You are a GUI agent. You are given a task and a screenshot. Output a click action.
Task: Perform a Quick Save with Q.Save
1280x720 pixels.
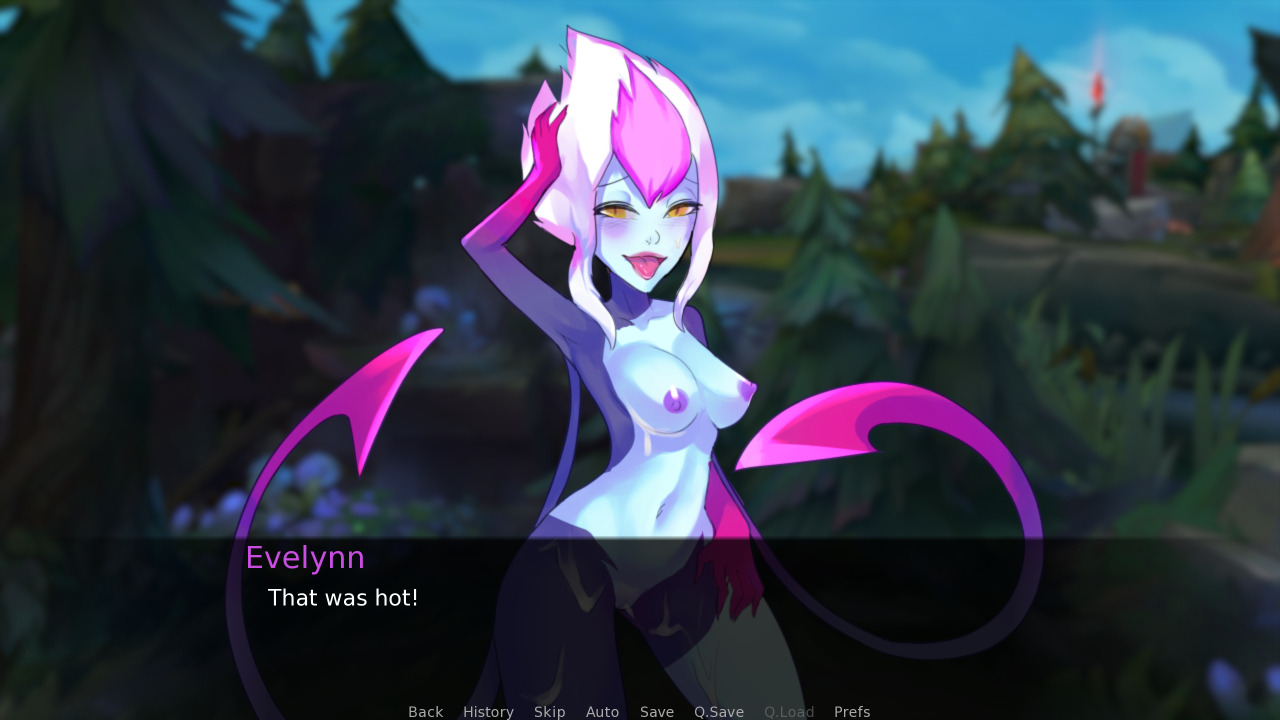(x=719, y=711)
